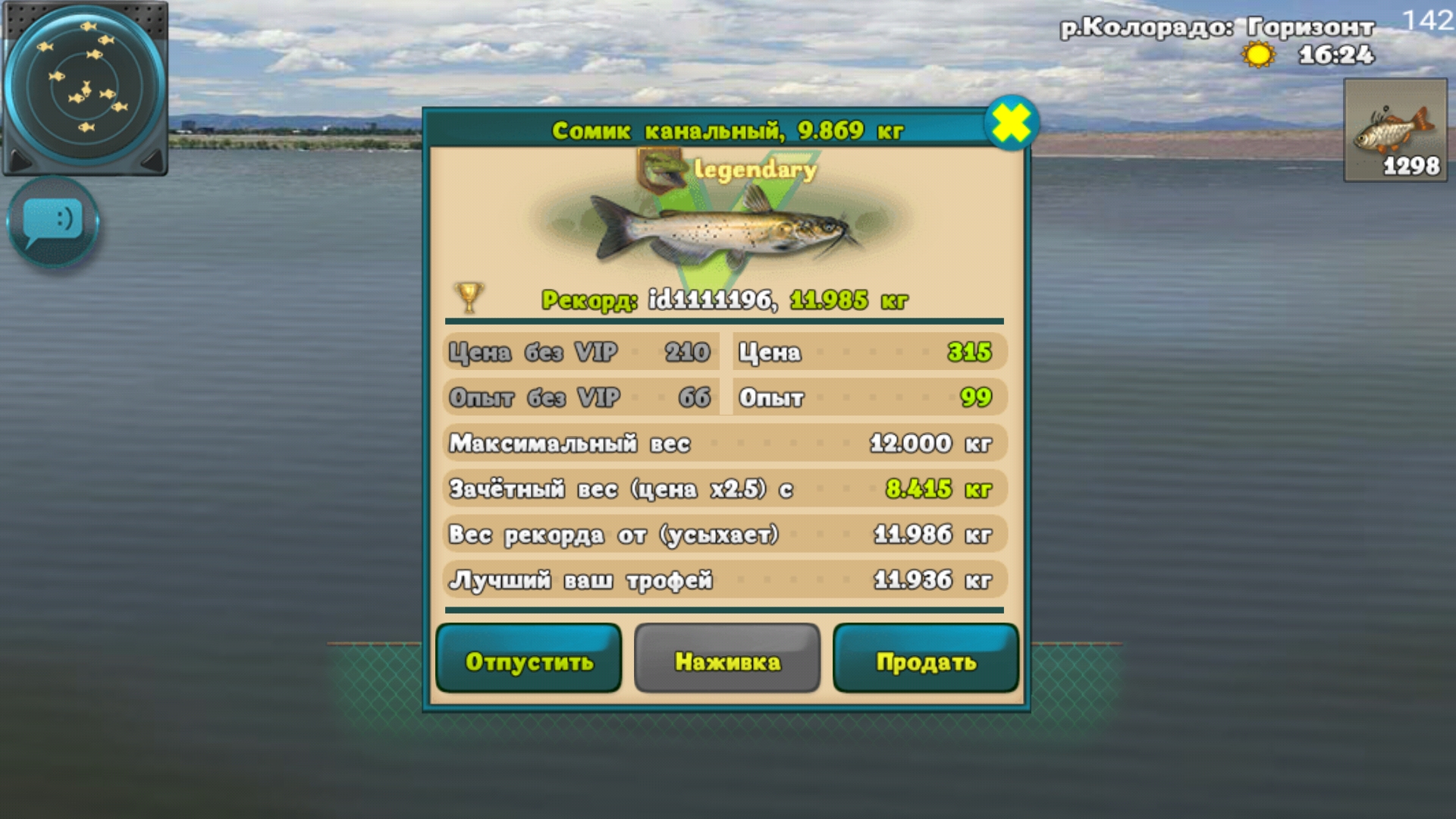1456x819 pixels.
Task: Click the 16:24 time display
Action: tap(1337, 53)
